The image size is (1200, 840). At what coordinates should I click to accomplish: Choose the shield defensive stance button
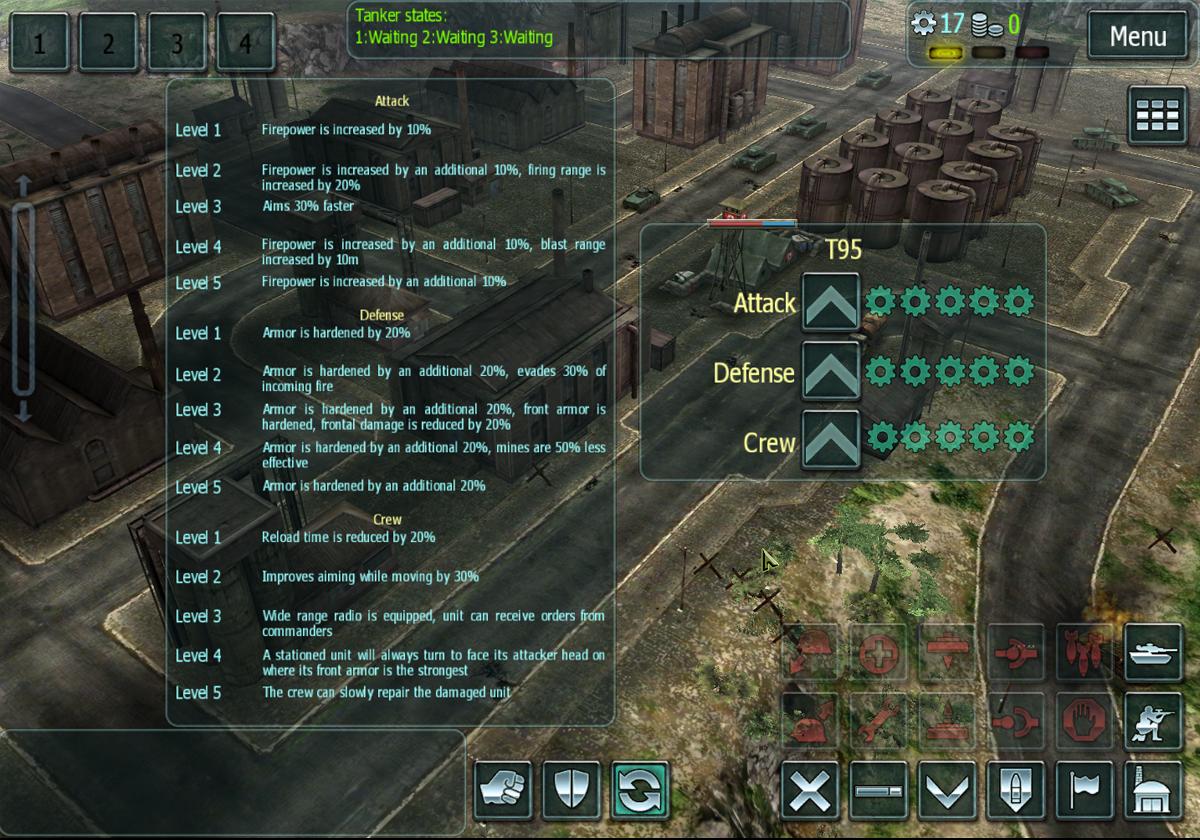[x=570, y=790]
